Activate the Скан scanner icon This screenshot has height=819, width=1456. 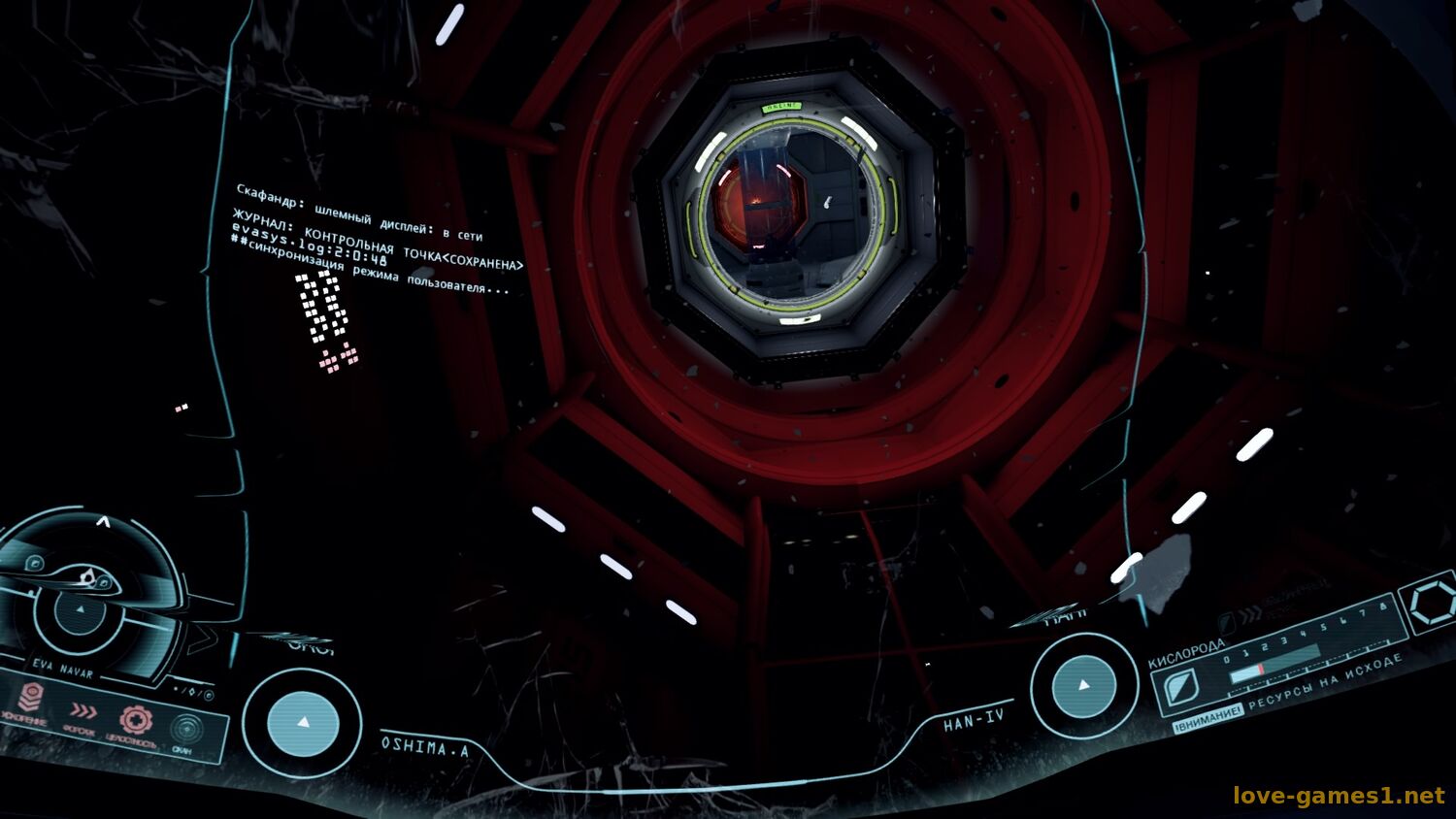click(185, 729)
